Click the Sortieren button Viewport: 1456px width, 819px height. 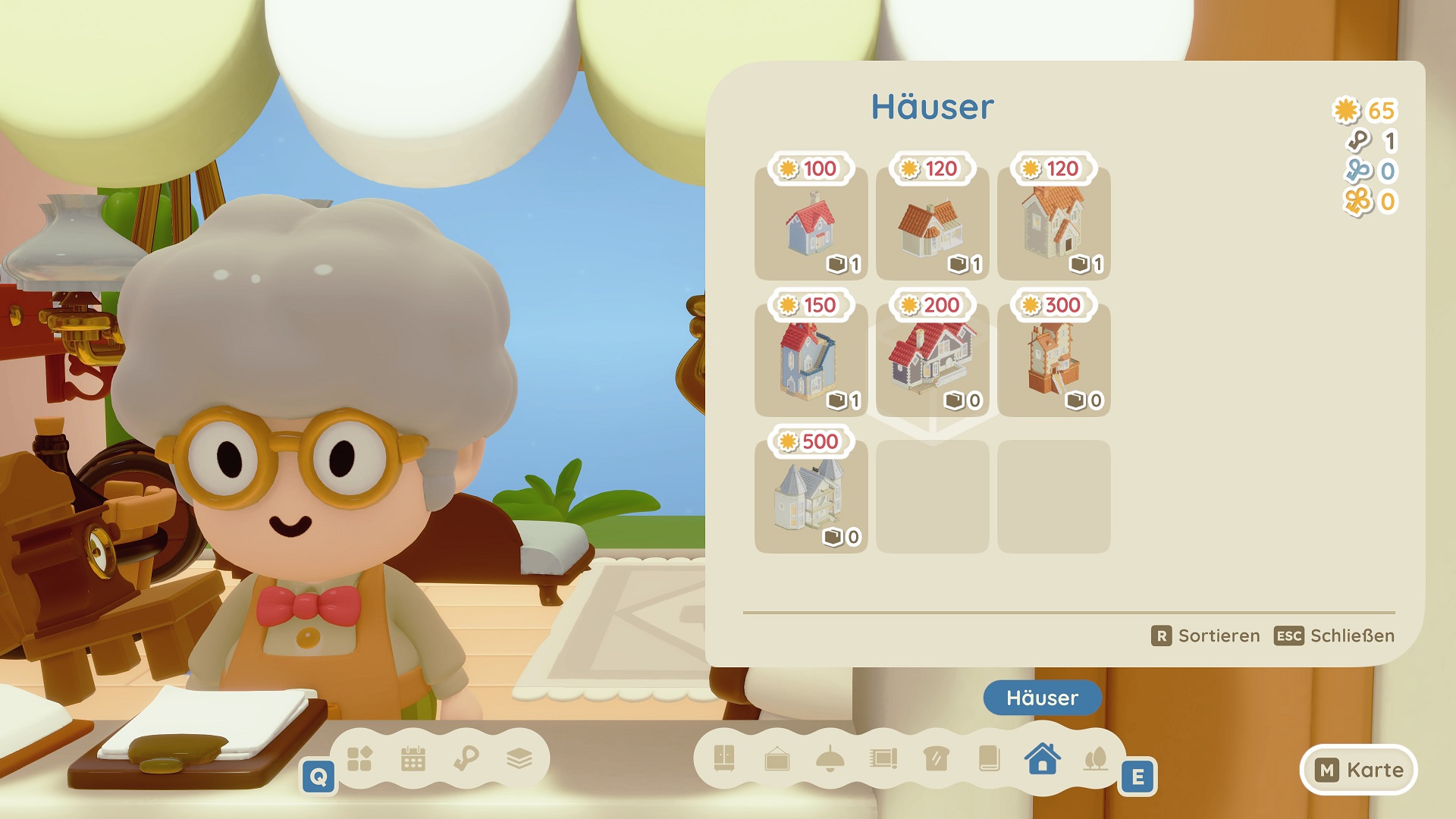pos(1205,635)
